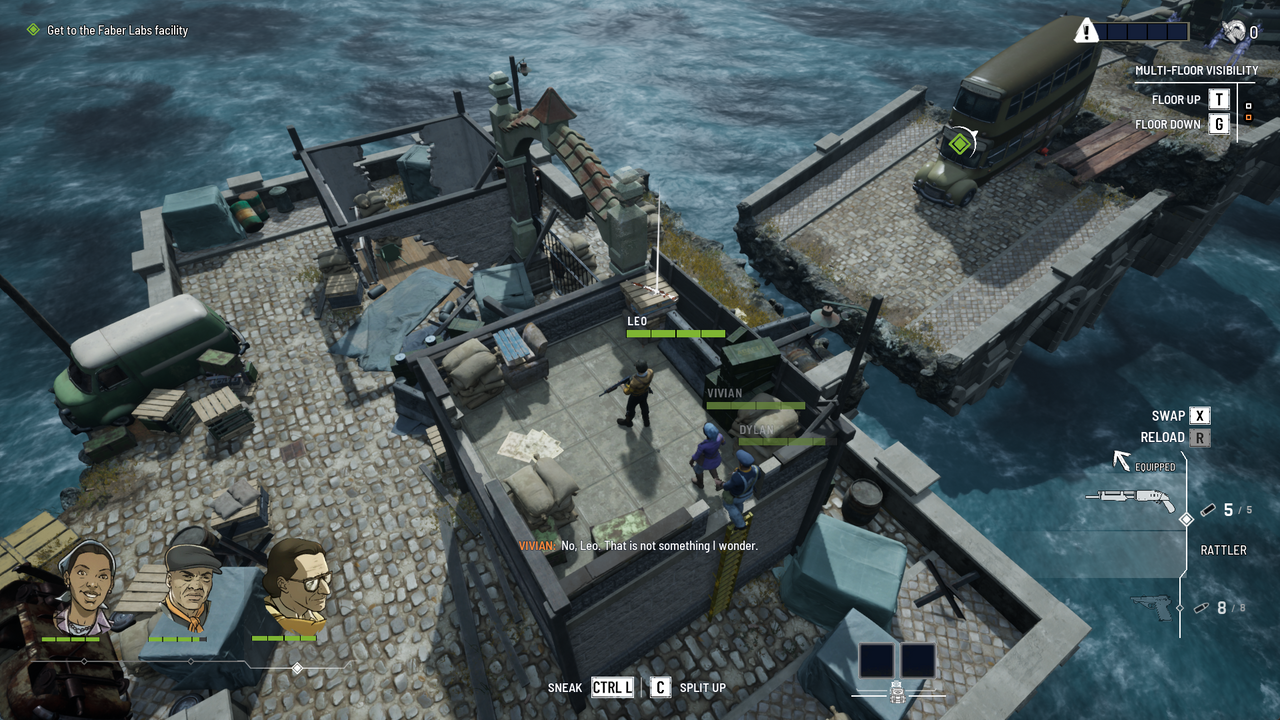The width and height of the screenshot is (1280, 720).
Task: Click the bullet ammo icon next to 8/8
Action: (1203, 607)
